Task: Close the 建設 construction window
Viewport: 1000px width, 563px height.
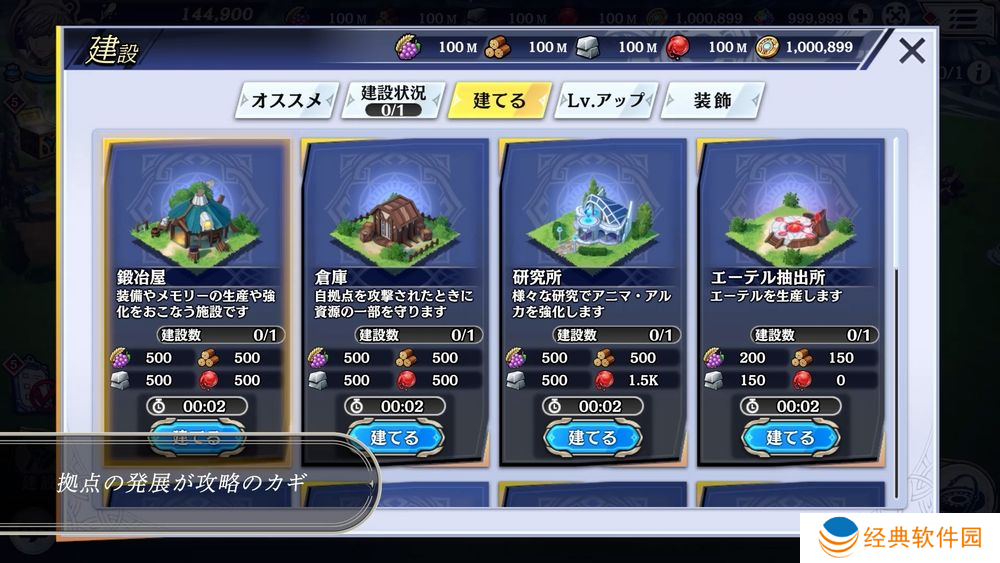Action: point(911,50)
